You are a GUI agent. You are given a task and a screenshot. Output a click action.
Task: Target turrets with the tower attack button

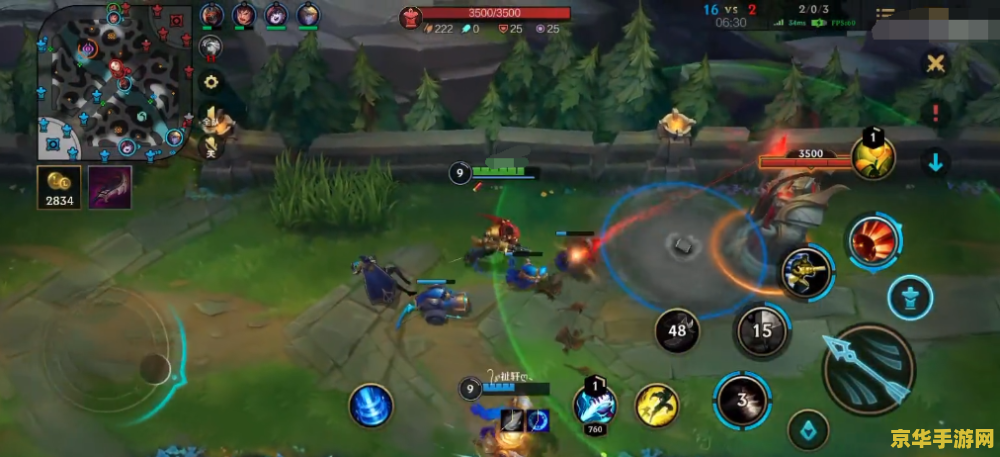(911, 297)
